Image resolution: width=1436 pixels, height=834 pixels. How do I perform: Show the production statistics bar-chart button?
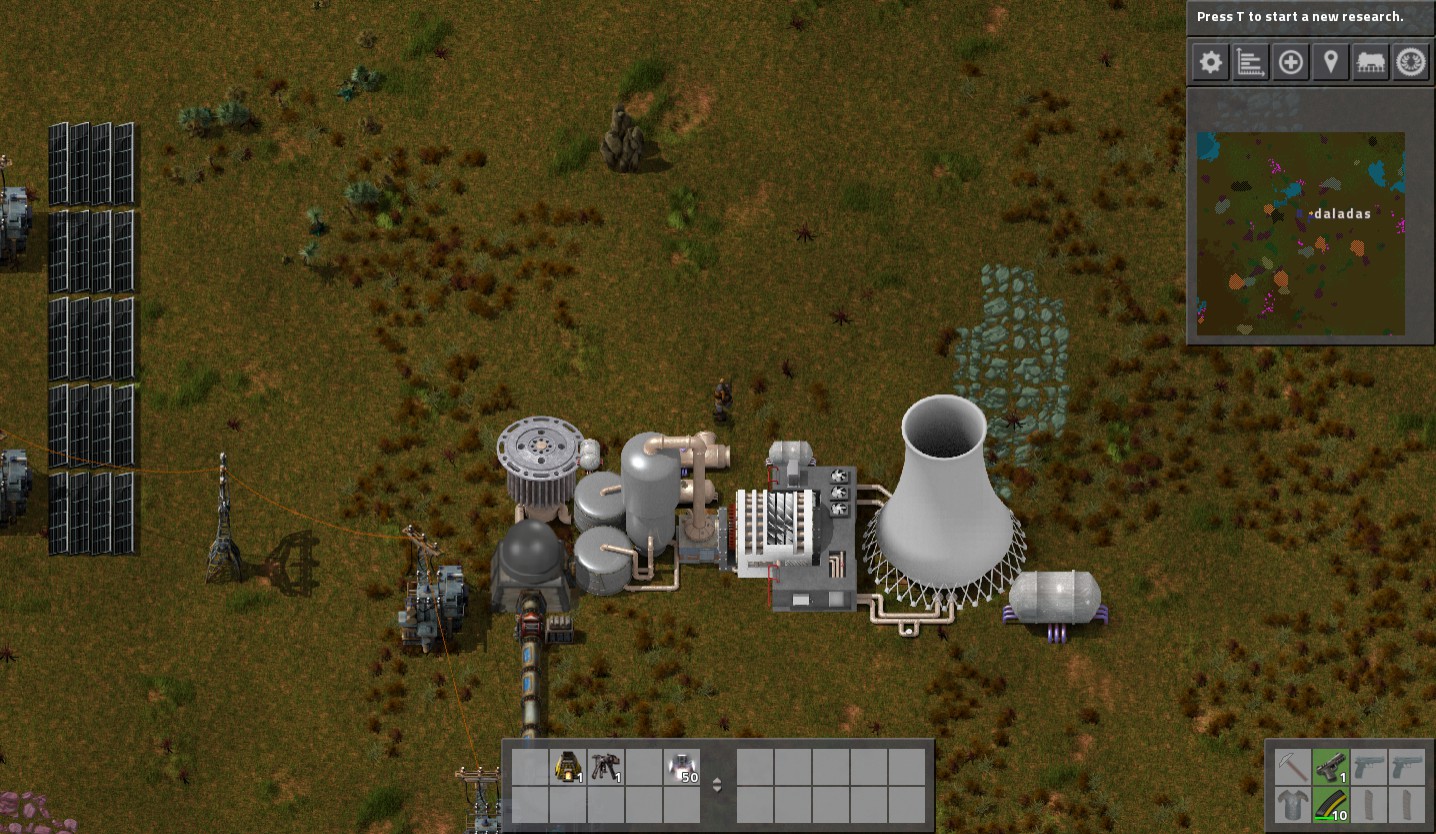(1251, 63)
